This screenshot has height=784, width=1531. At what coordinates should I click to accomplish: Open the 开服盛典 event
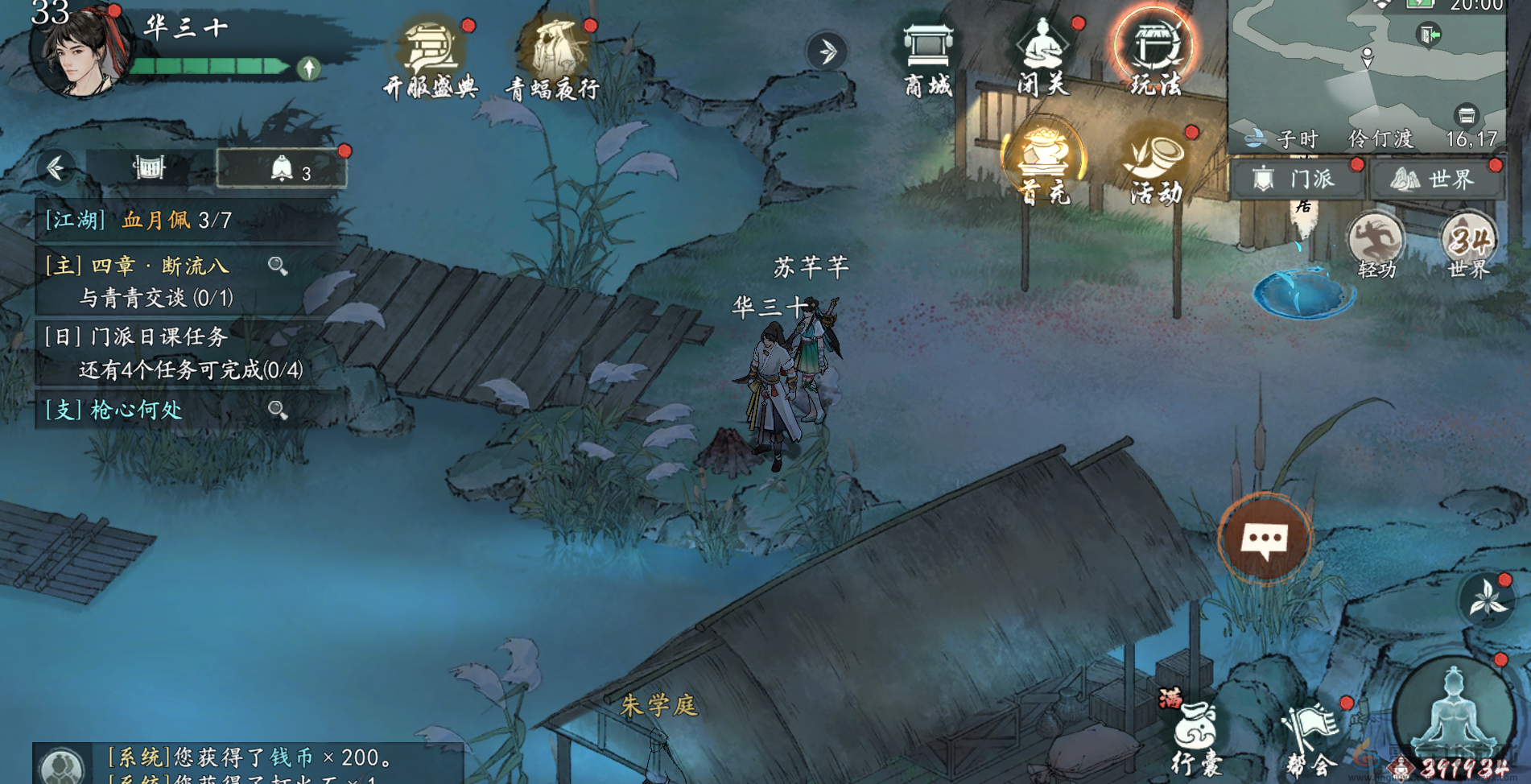point(431,58)
